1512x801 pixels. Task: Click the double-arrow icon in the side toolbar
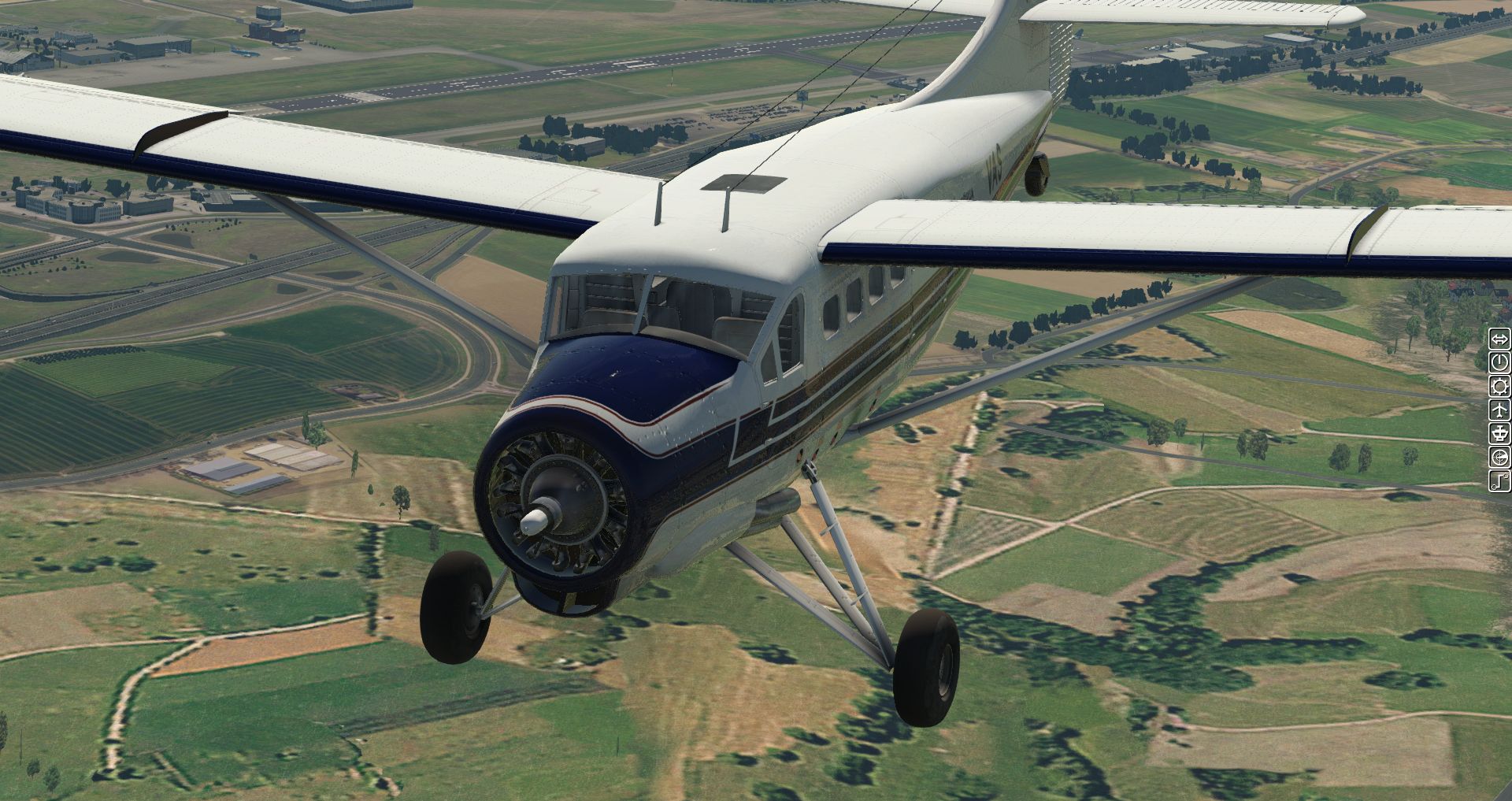point(1499,339)
